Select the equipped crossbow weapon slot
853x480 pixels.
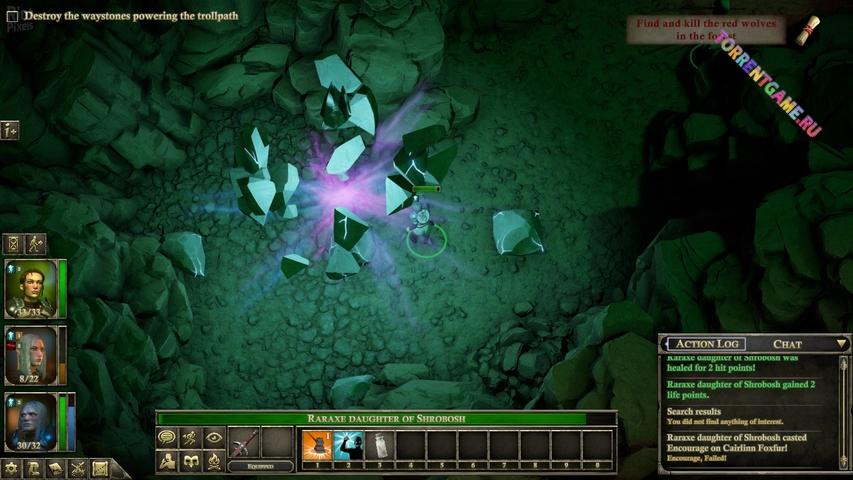(x=245, y=442)
